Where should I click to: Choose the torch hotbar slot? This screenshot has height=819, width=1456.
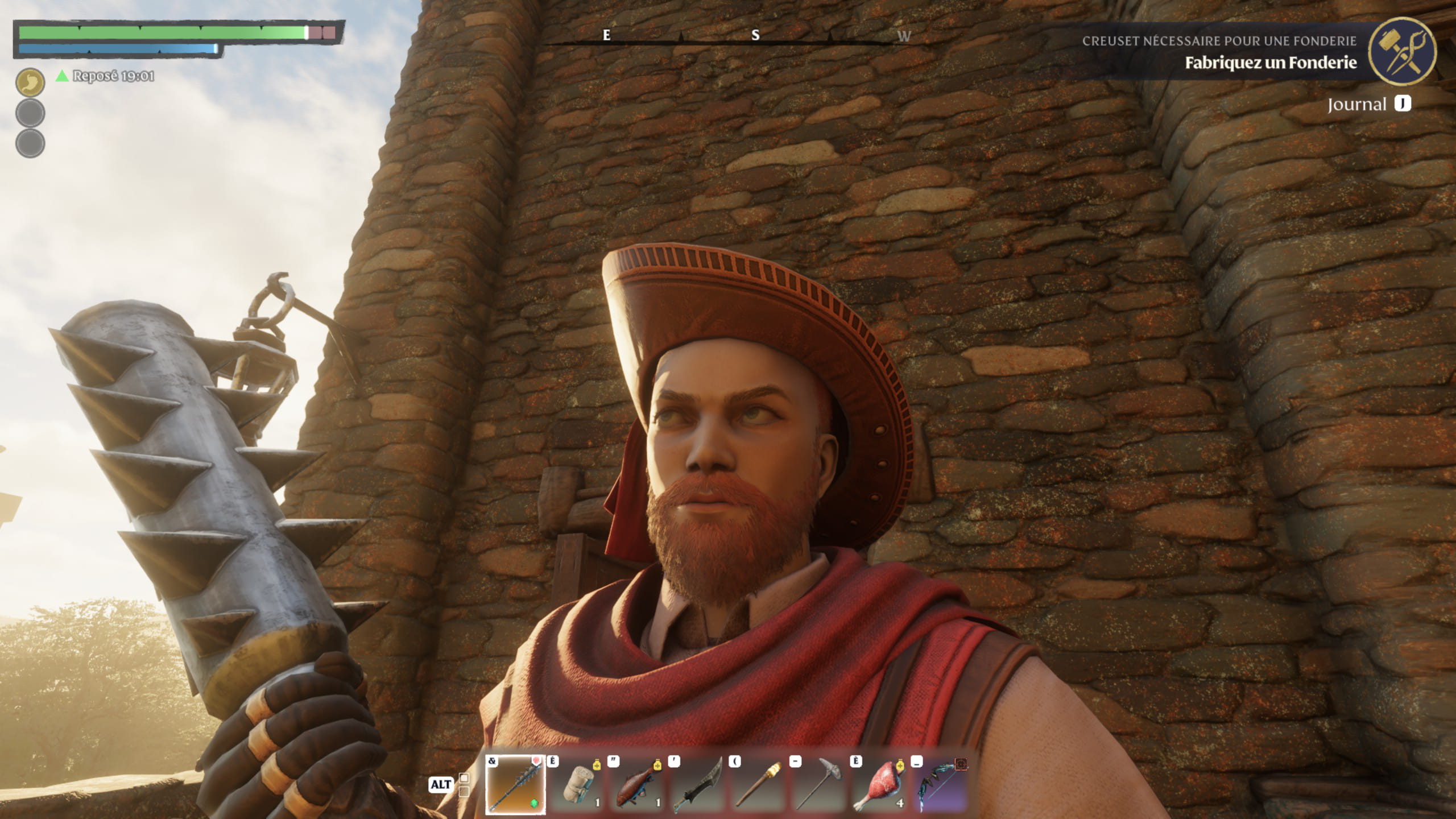758,784
